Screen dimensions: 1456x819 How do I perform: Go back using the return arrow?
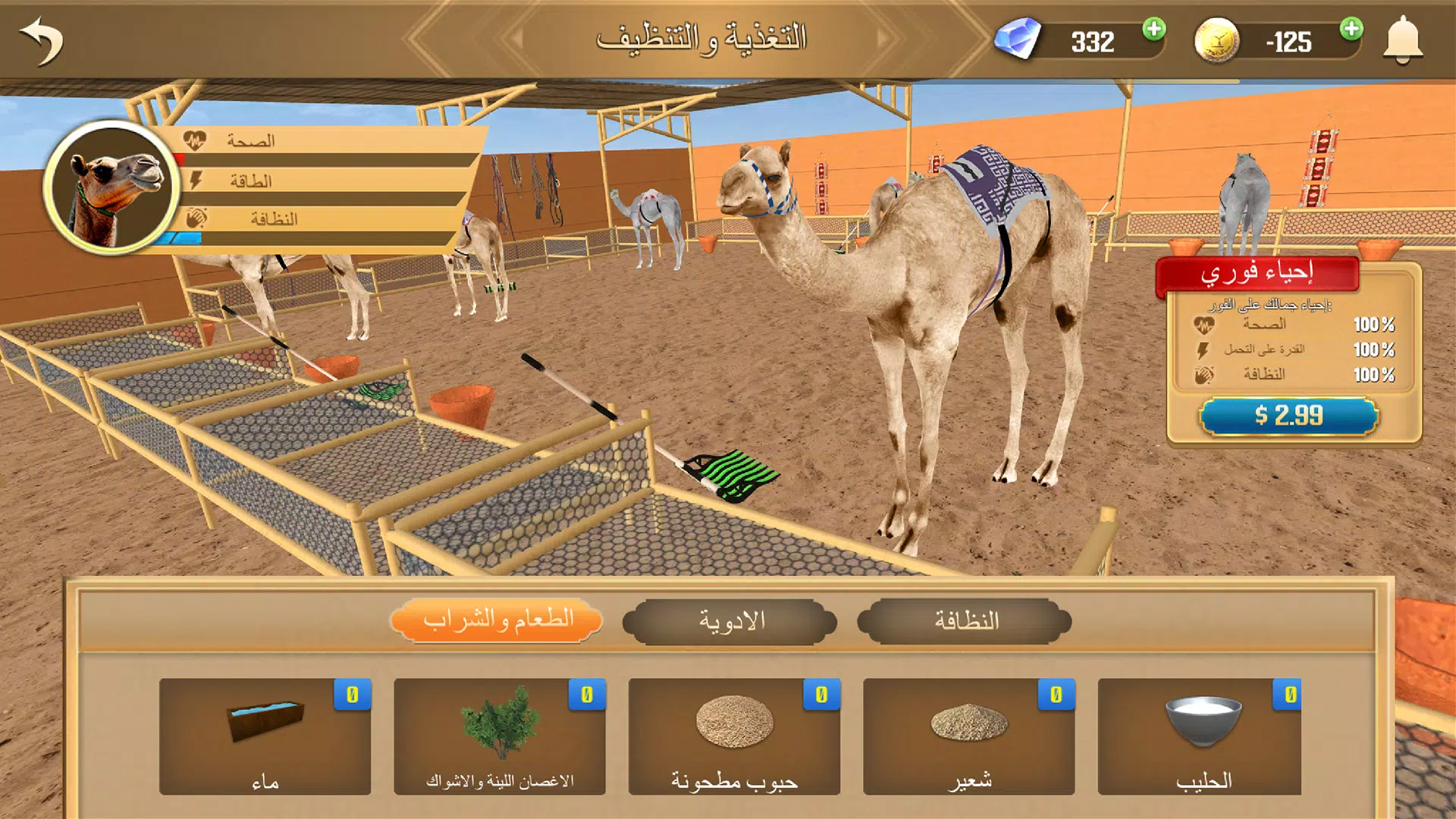click(x=42, y=42)
